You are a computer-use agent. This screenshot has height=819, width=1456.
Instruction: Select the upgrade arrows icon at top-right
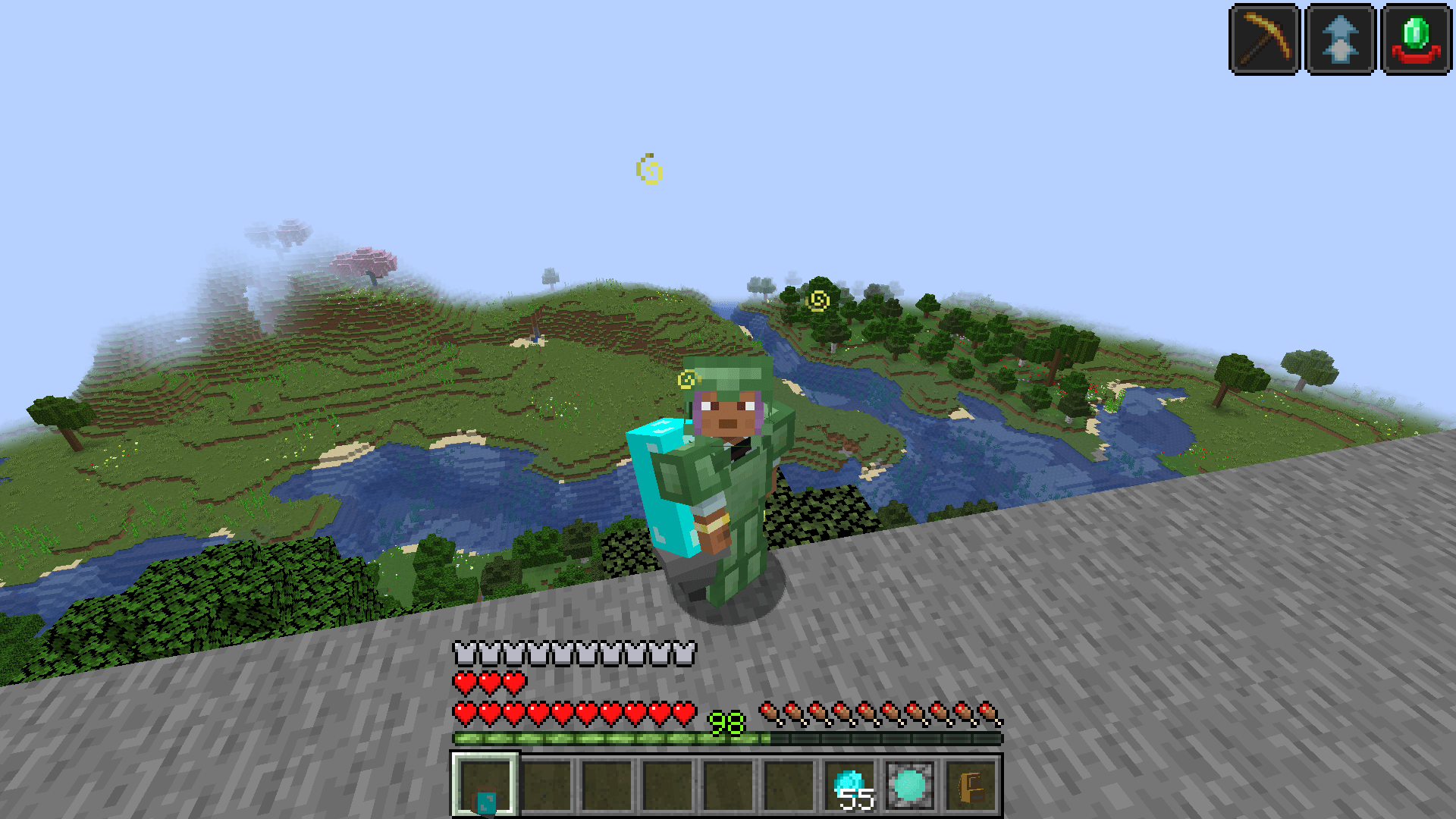[x=1341, y=37]
